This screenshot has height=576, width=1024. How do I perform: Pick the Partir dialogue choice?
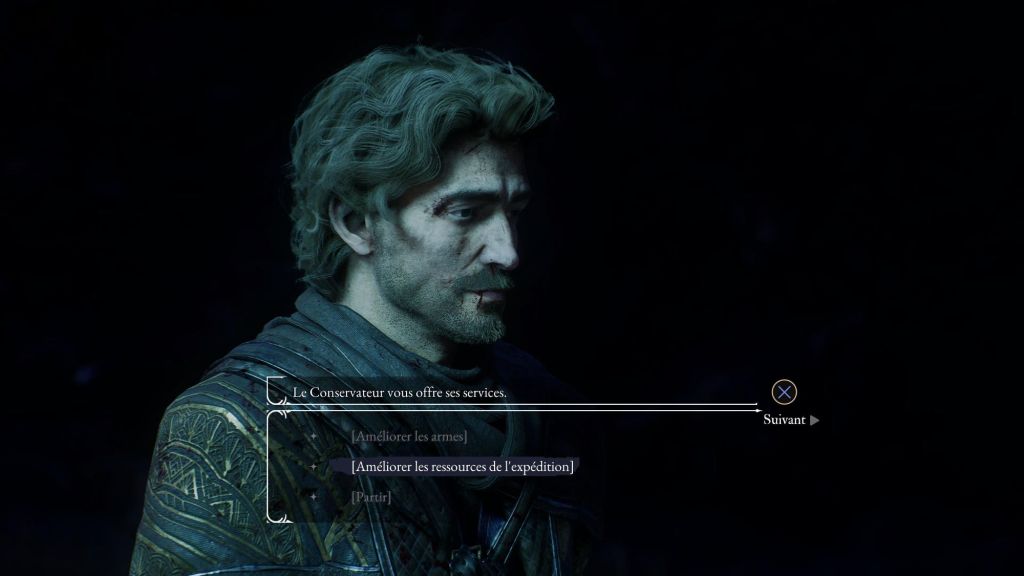point(371,497)
